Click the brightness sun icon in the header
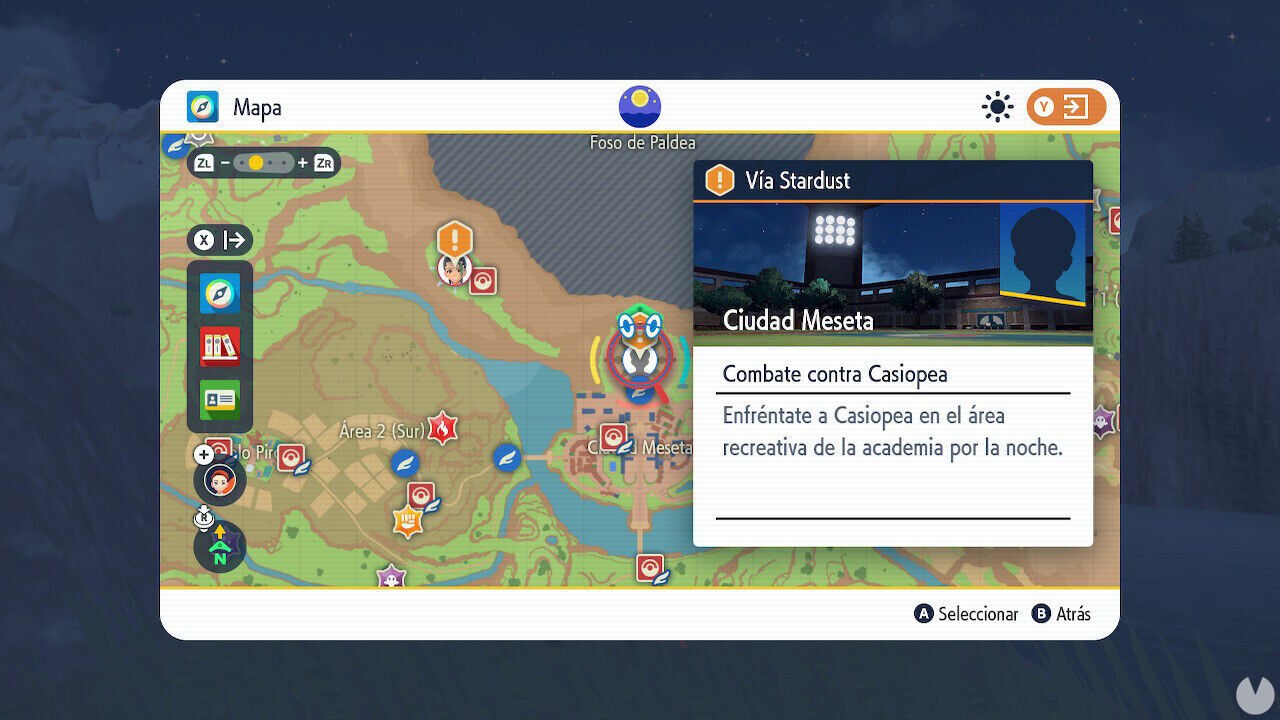Screen dimensions: 1280x720 997,106
